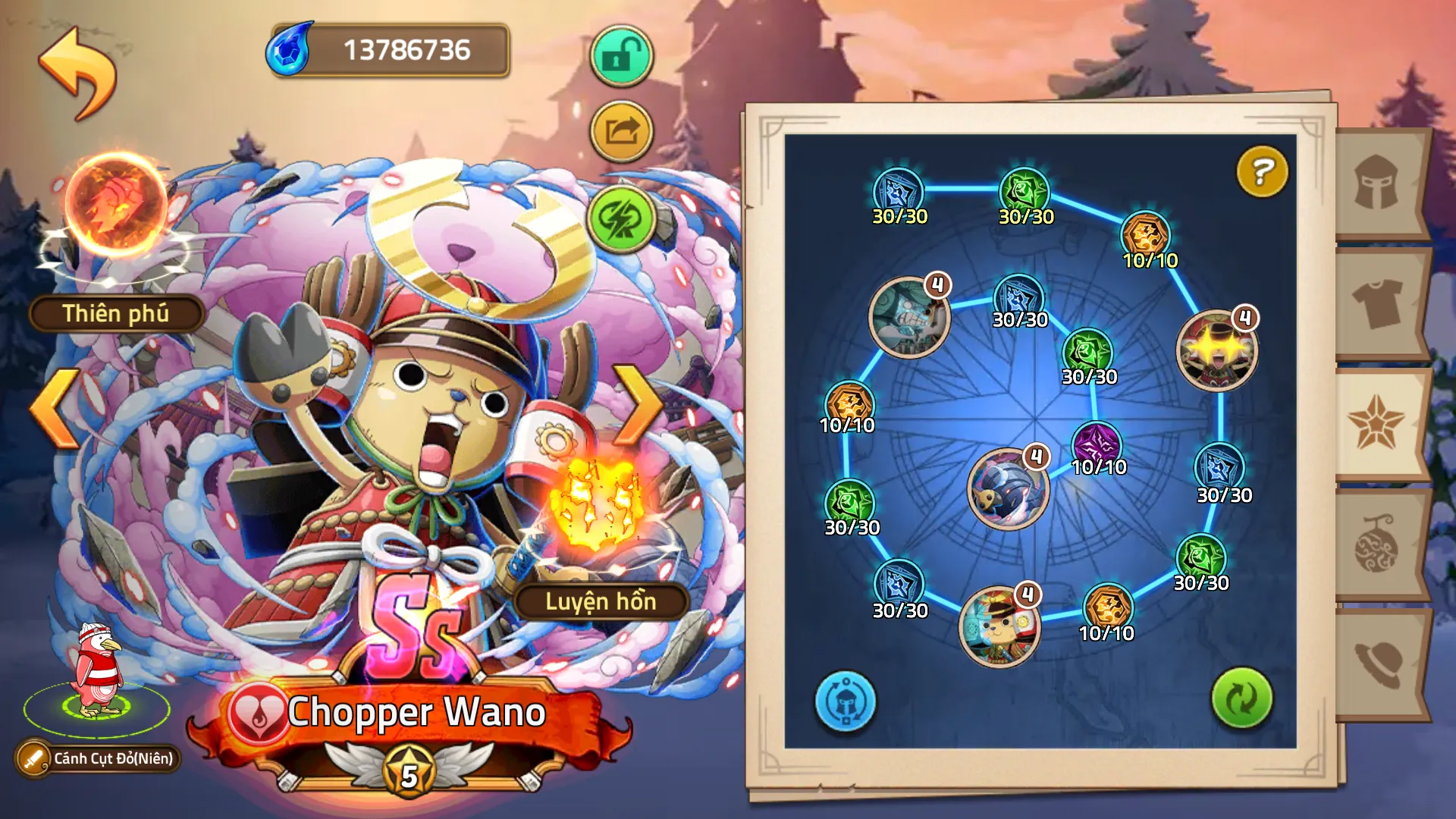Click the blue helmet swap button
Viewport: 1456px width, 819px height.
(845, 701)
